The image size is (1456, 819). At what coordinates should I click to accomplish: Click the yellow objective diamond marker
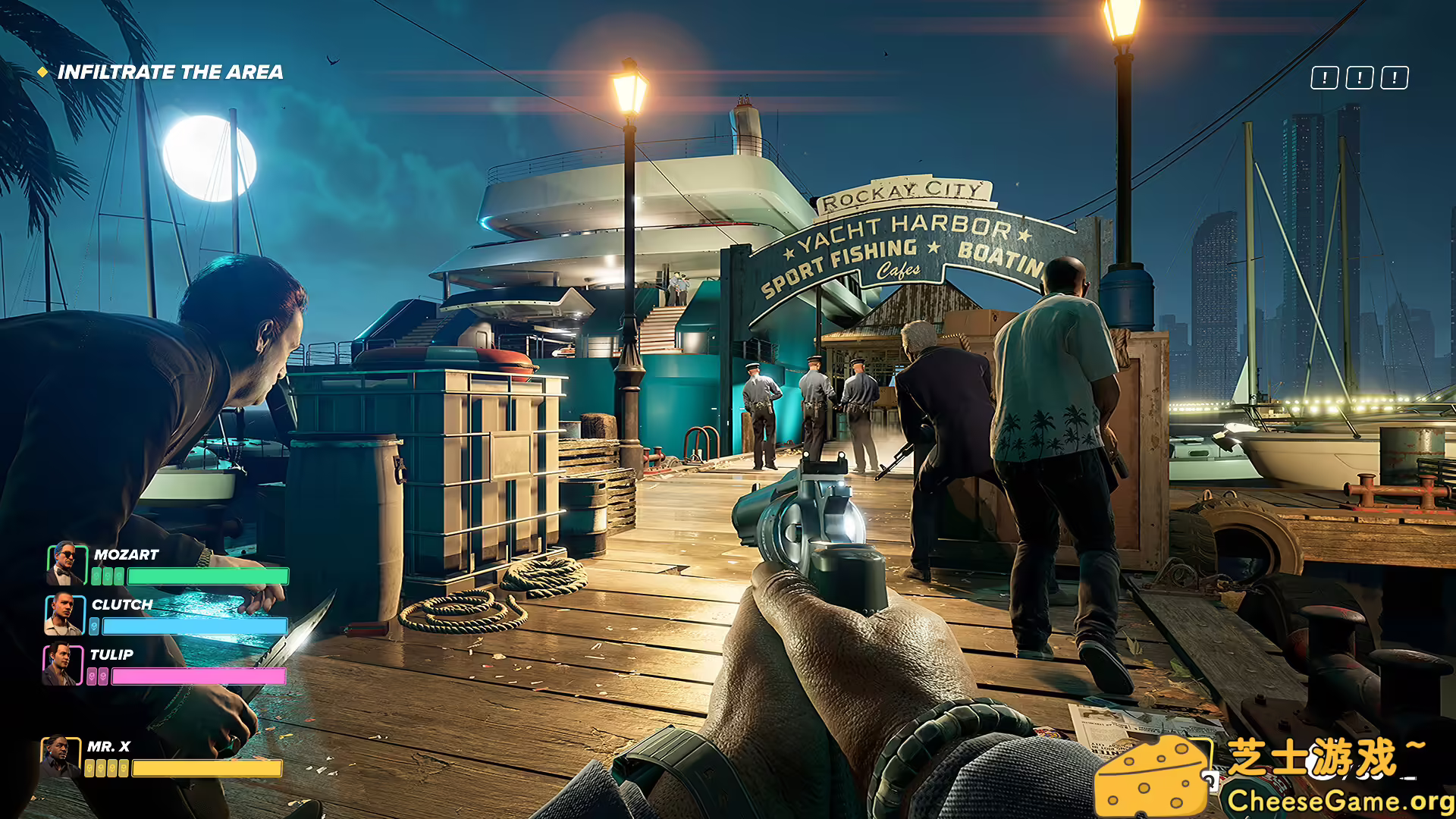42,74
